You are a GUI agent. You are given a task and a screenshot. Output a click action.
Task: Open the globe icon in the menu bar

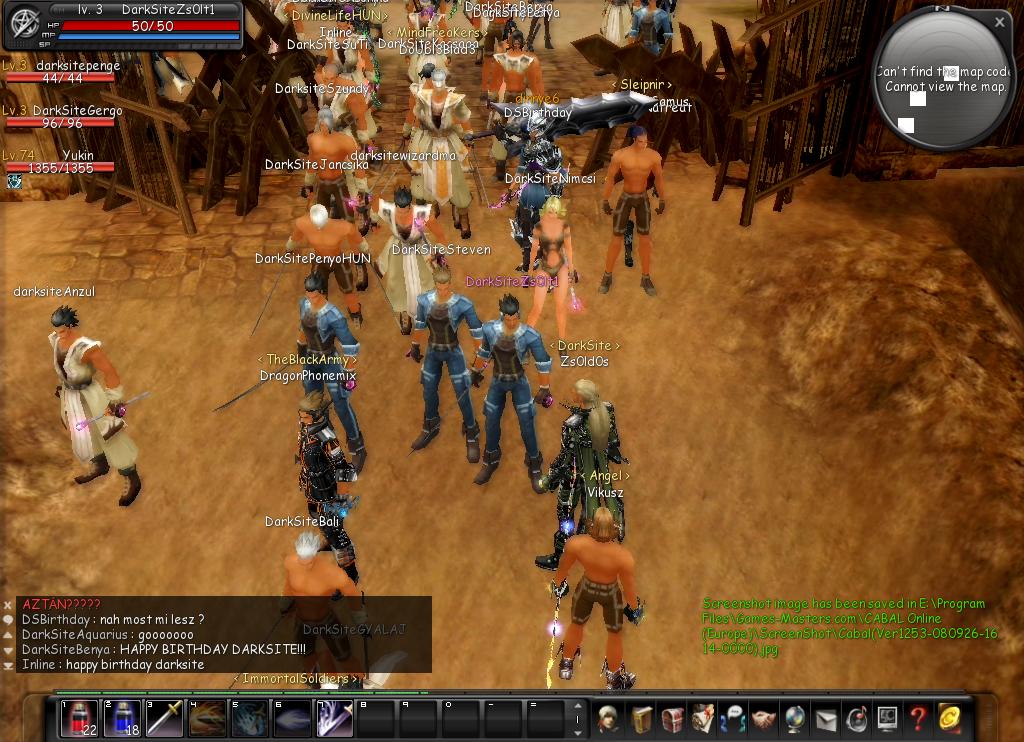tap(795, 718)
